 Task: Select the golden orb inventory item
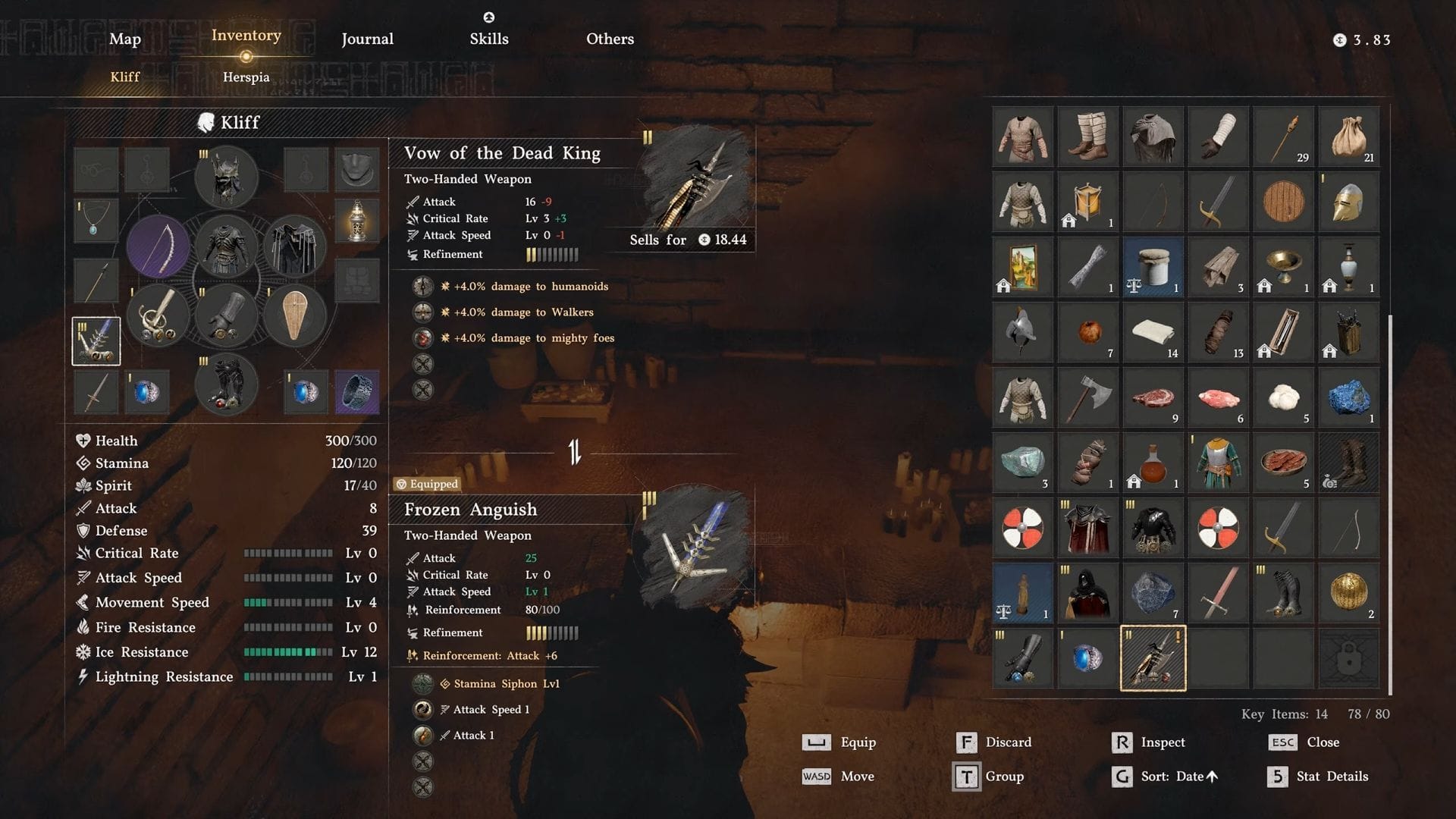pos(1348,593)
